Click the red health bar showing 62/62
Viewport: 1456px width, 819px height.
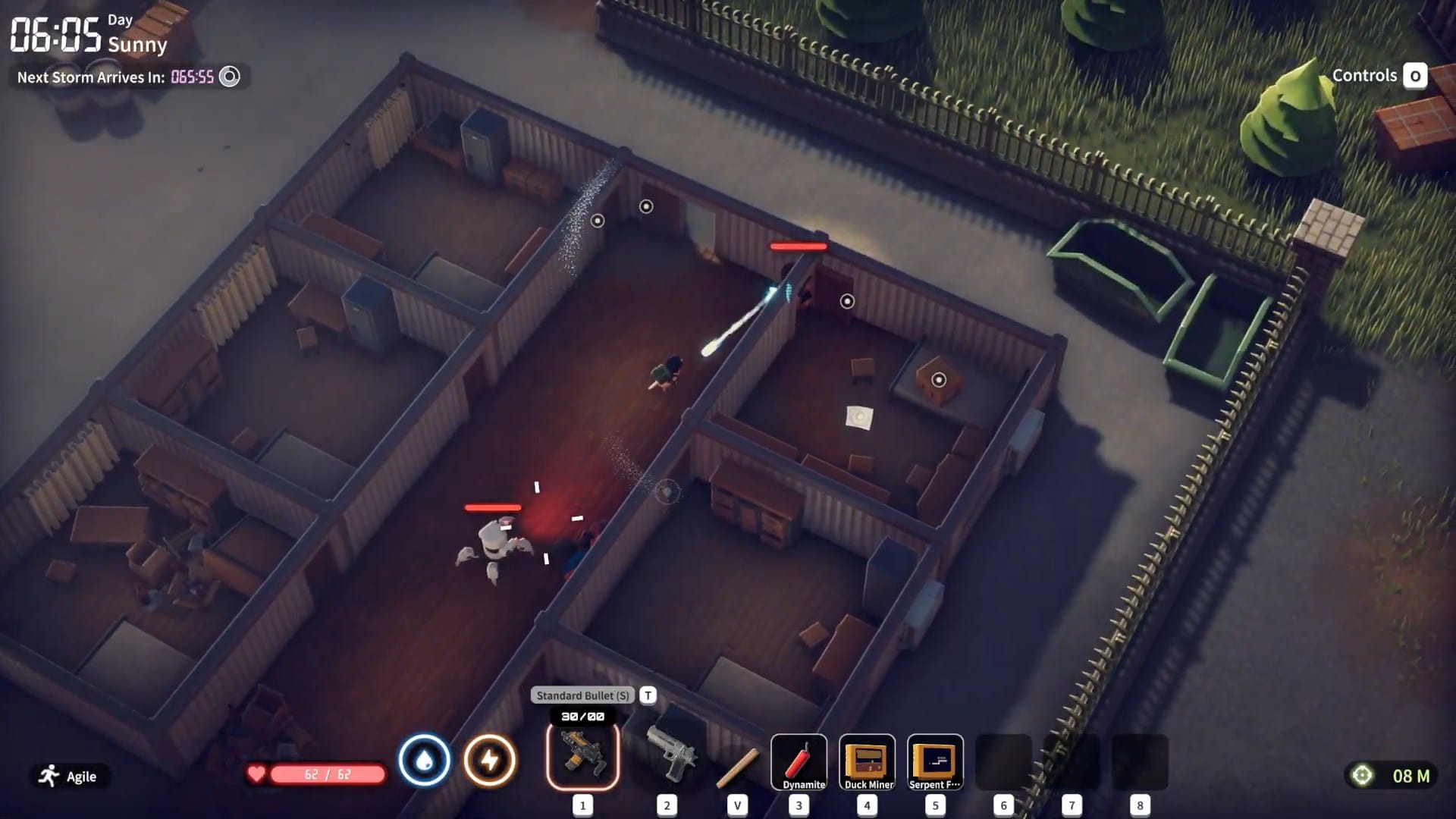pos(320,776)
